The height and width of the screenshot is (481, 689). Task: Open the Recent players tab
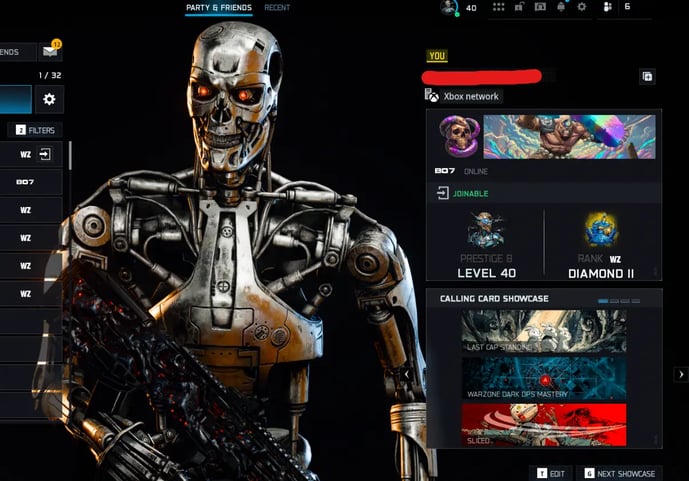(277, 8)
